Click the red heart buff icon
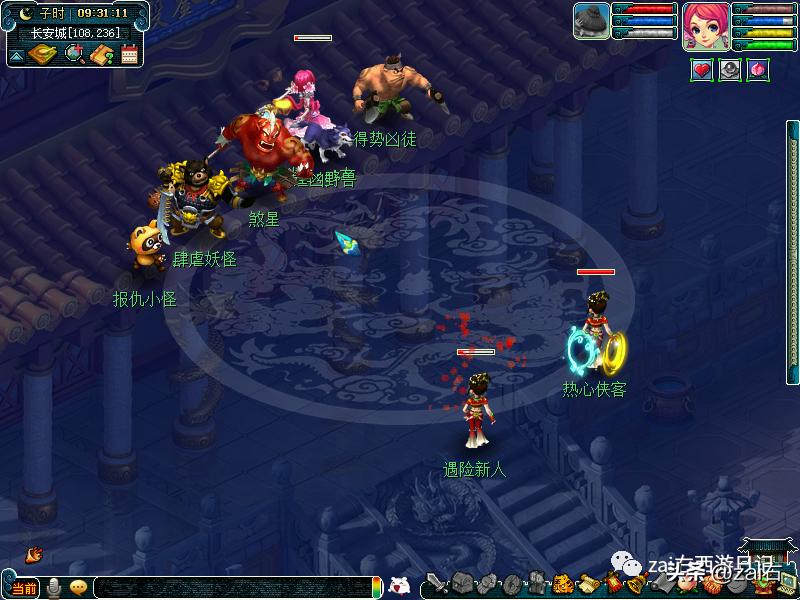This screenshot has height=600, width=800. (702, 71)
